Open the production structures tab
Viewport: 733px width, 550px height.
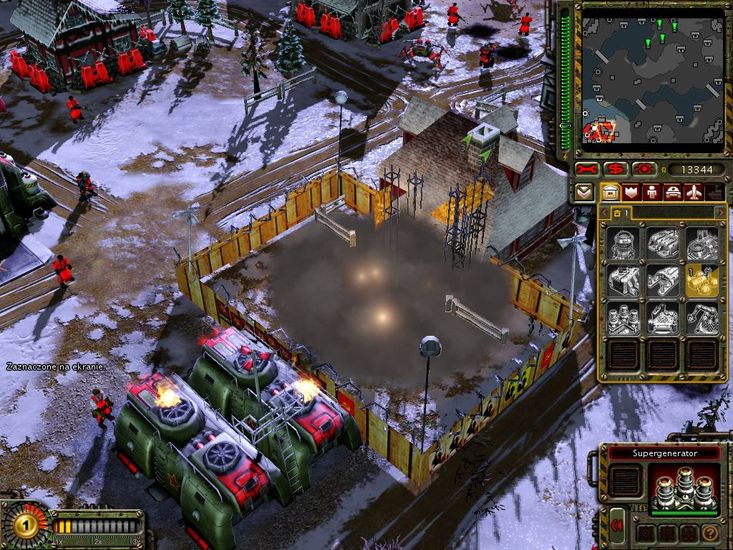coord(609,192)
